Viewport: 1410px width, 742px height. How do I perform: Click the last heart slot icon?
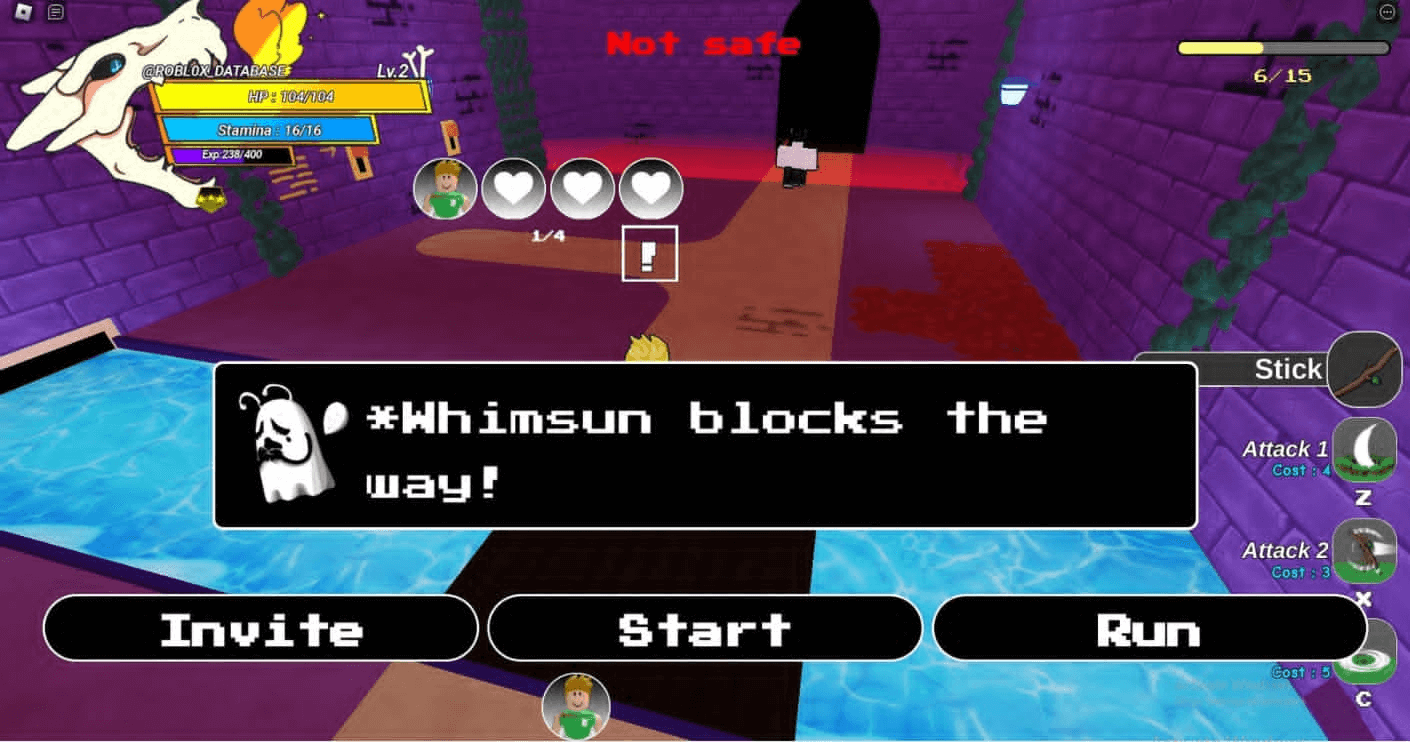click(x=651, y=188)
